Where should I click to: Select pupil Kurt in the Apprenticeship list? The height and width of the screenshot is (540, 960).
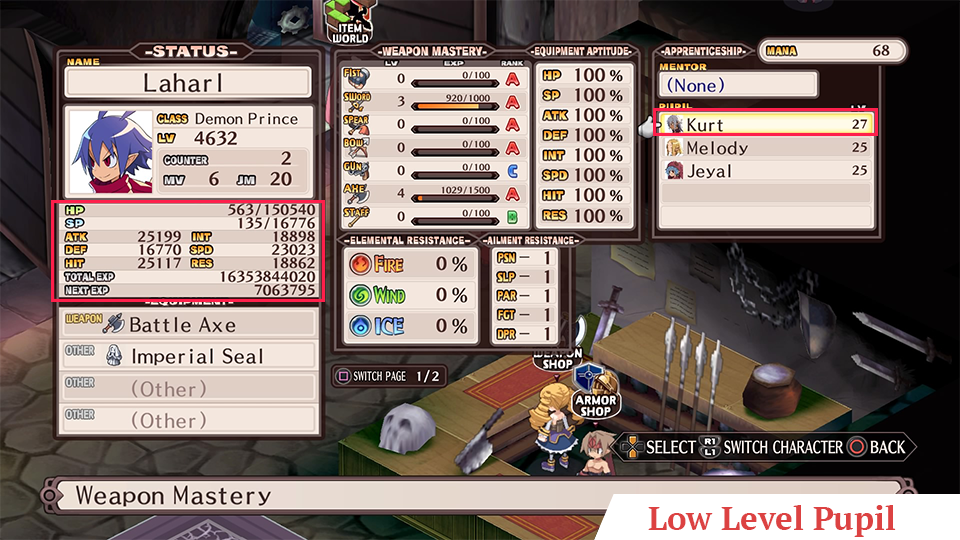[x=765, y=124]
